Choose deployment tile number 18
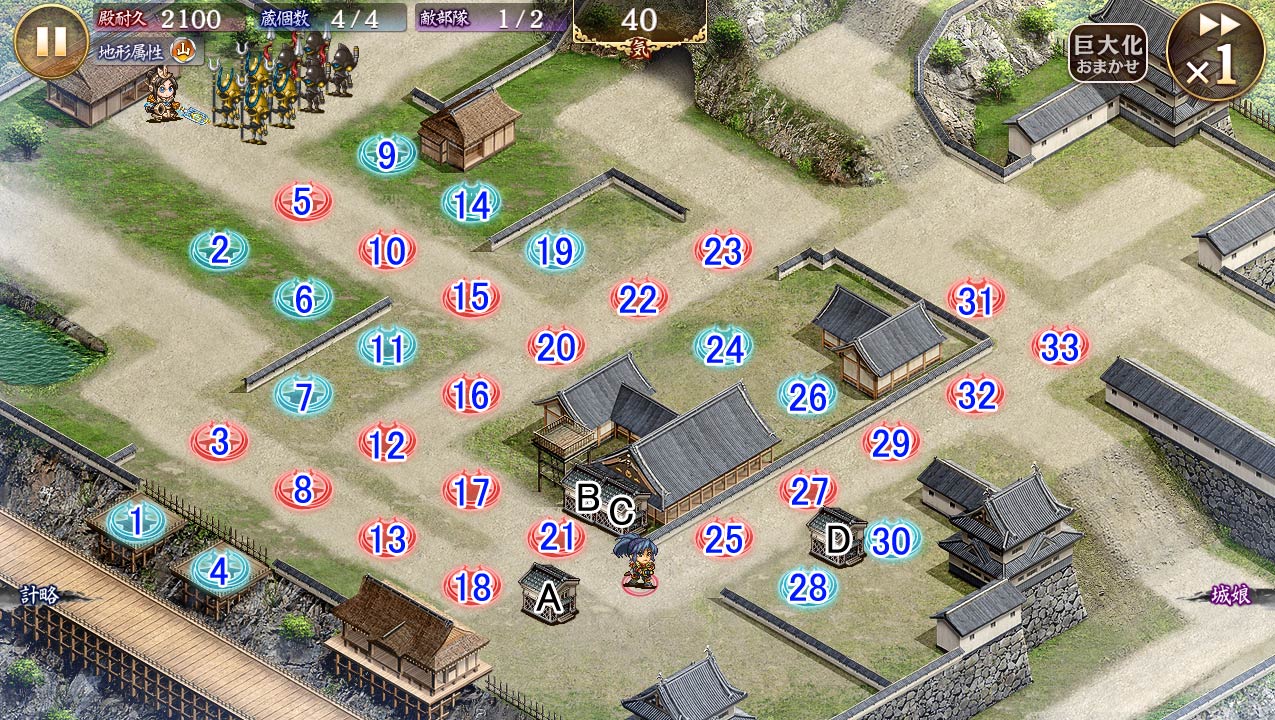Screen dimensions: 1275x720 point(471,587)
